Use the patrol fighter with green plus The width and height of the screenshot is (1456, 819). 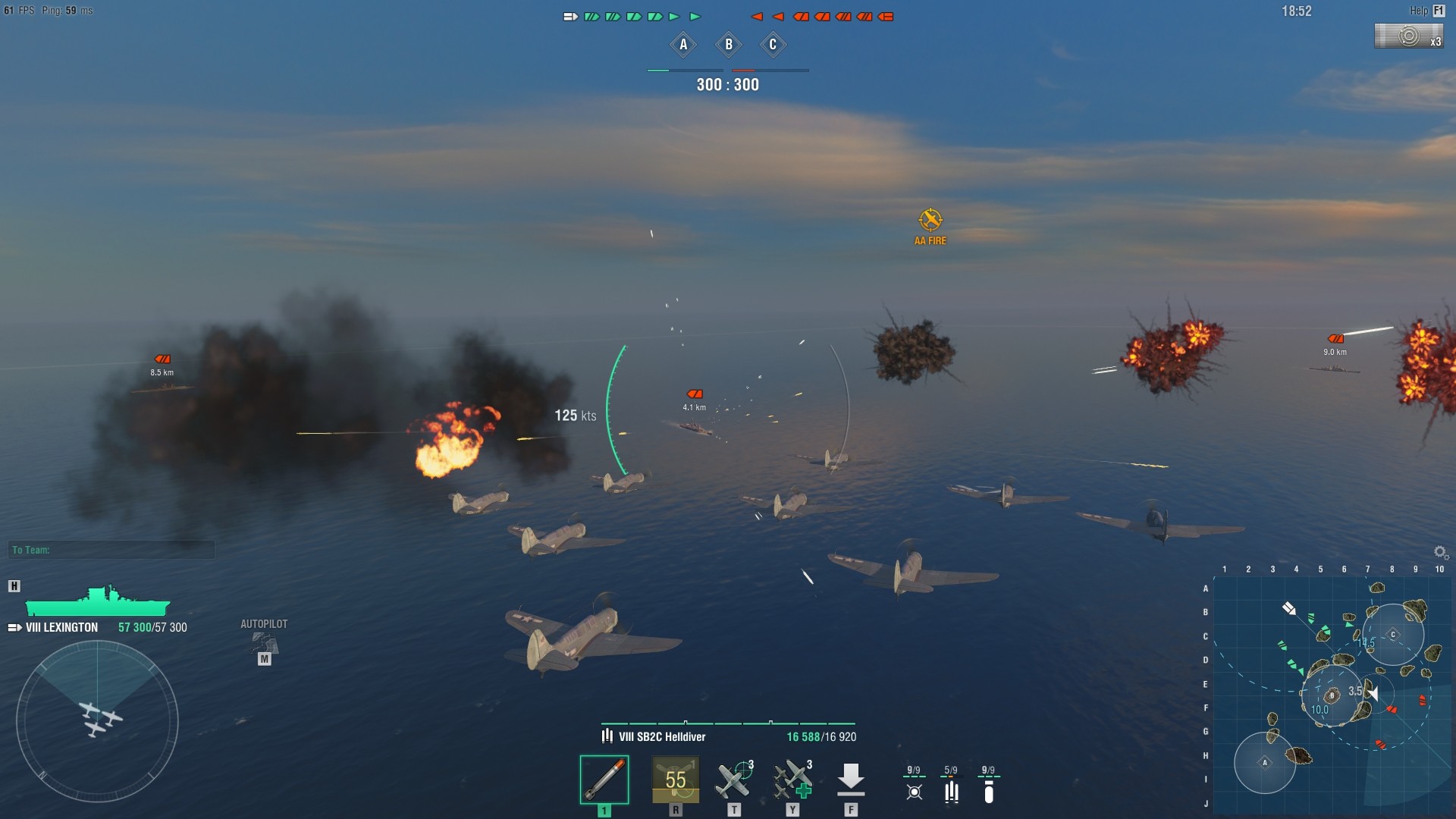tap(792, 780)
